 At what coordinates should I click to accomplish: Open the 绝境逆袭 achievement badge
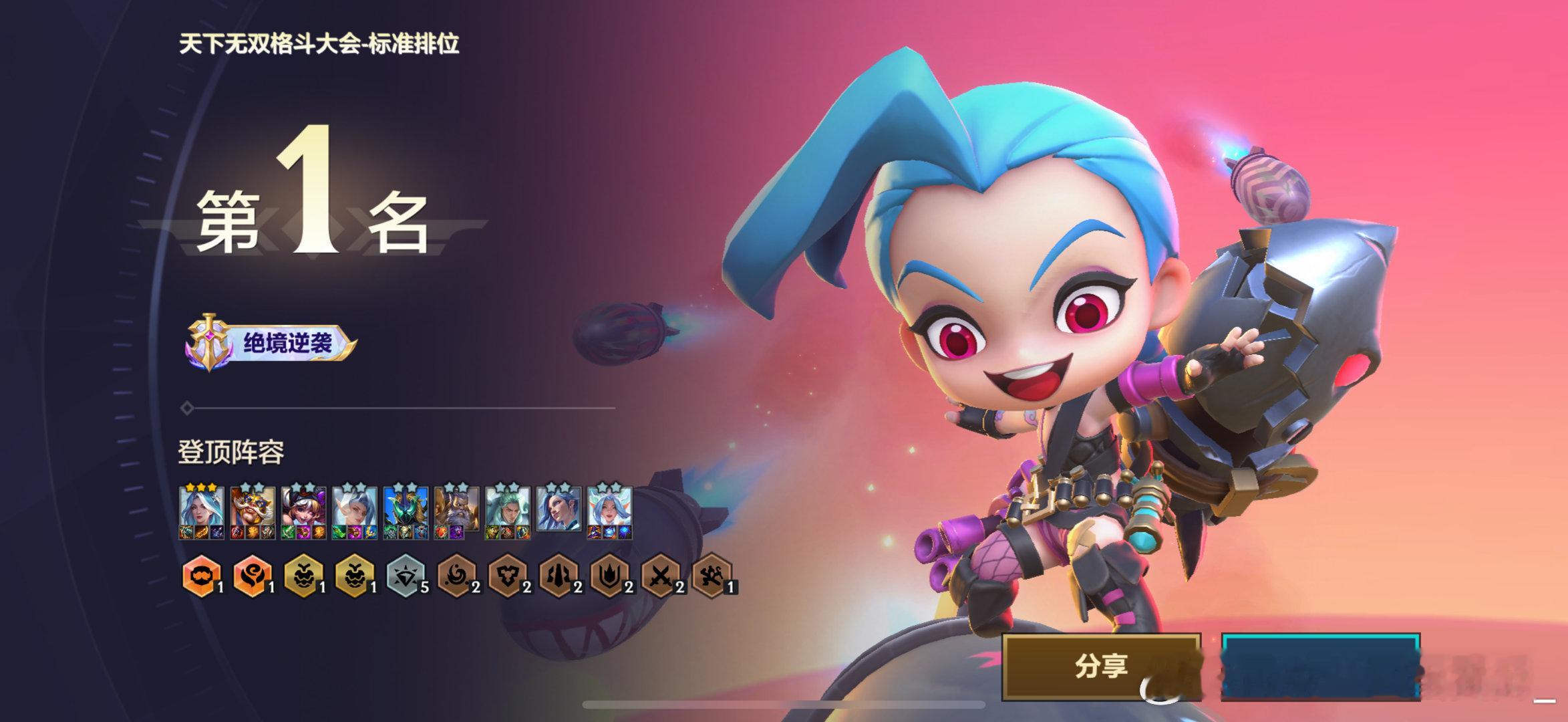(271, 344)
